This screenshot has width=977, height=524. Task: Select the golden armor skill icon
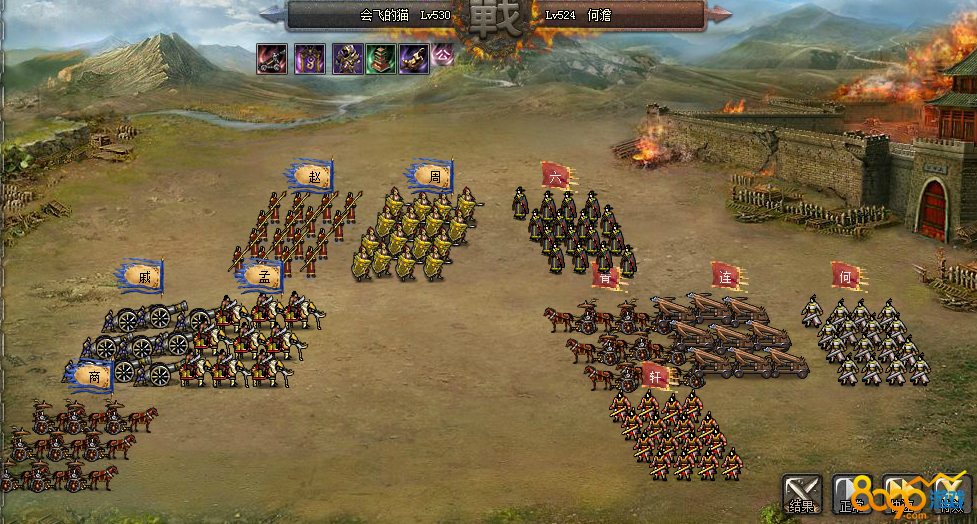347,59
